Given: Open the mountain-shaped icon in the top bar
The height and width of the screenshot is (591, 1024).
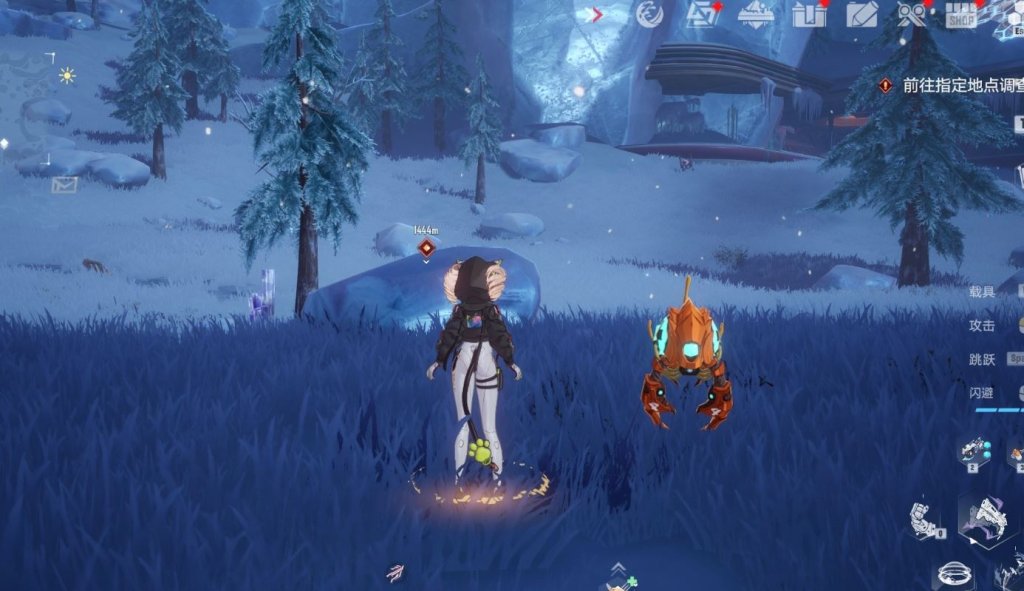Looking at the screenshot, I should 756,14.
